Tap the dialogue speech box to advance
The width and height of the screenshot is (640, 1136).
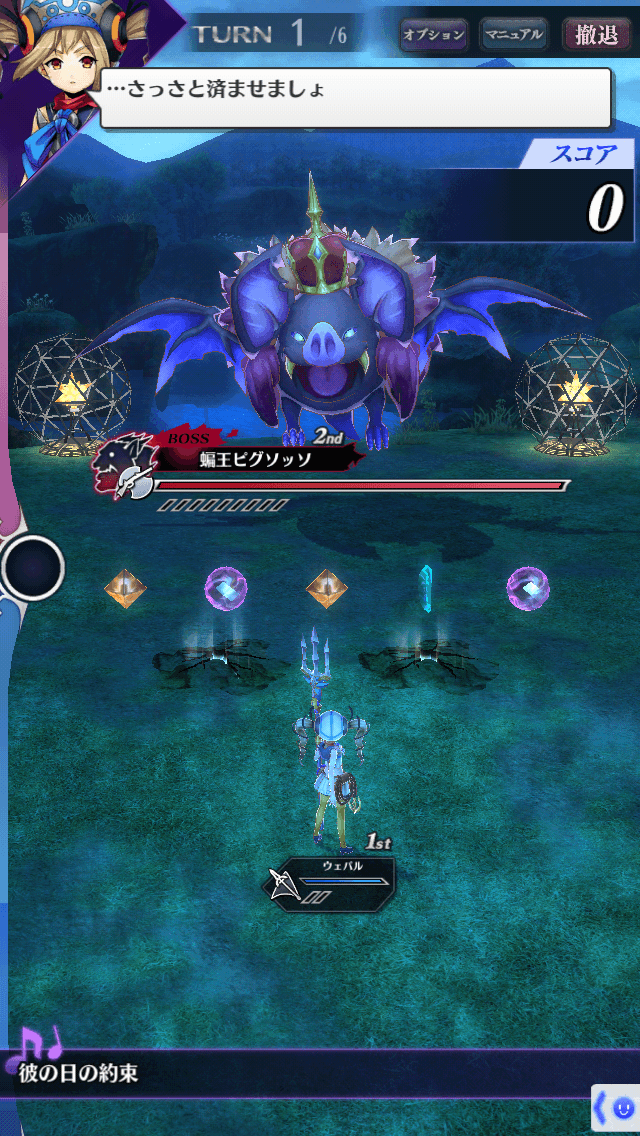pos(355,97)
